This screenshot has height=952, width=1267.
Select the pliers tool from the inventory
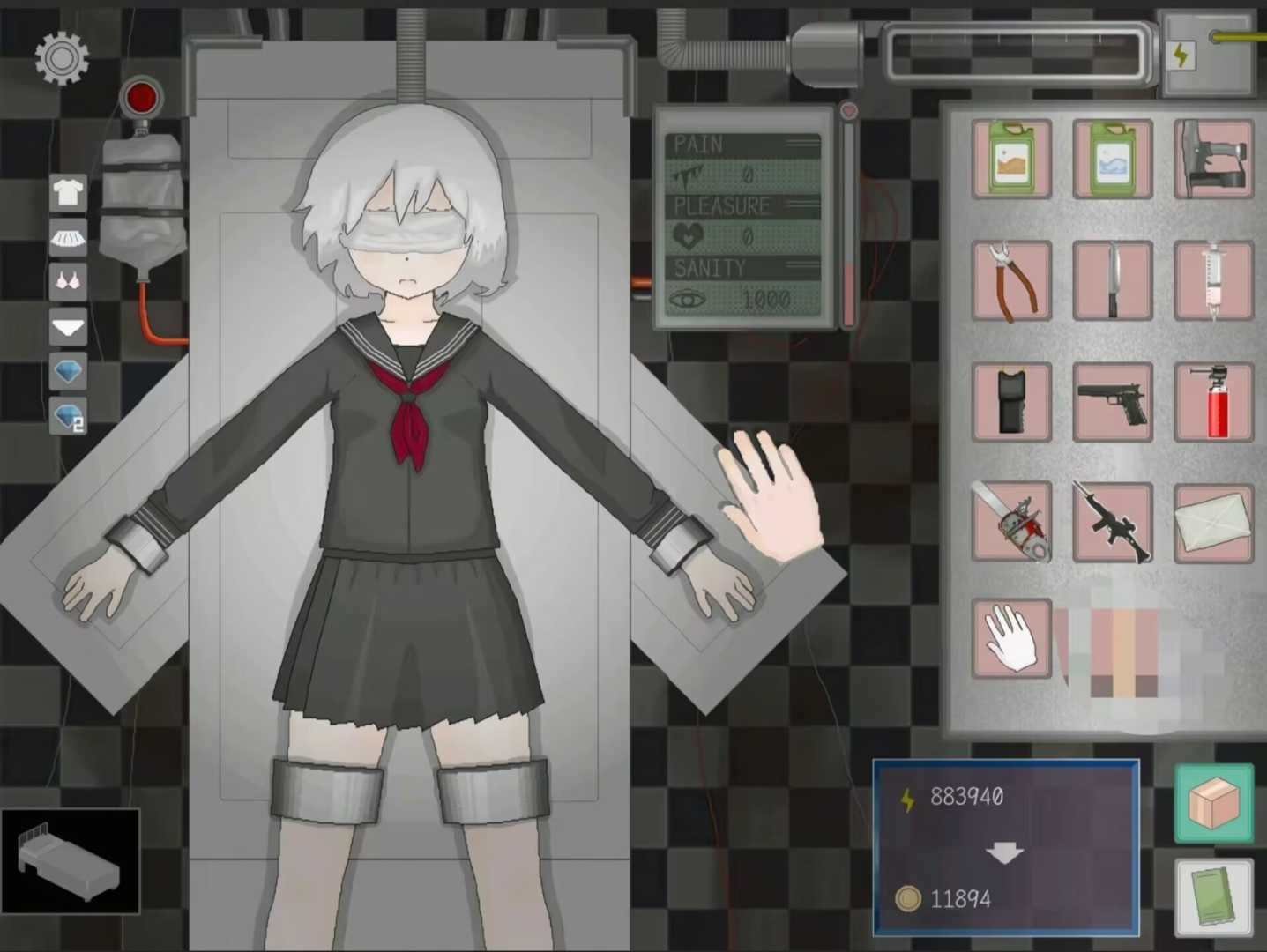pos(1010,280)
